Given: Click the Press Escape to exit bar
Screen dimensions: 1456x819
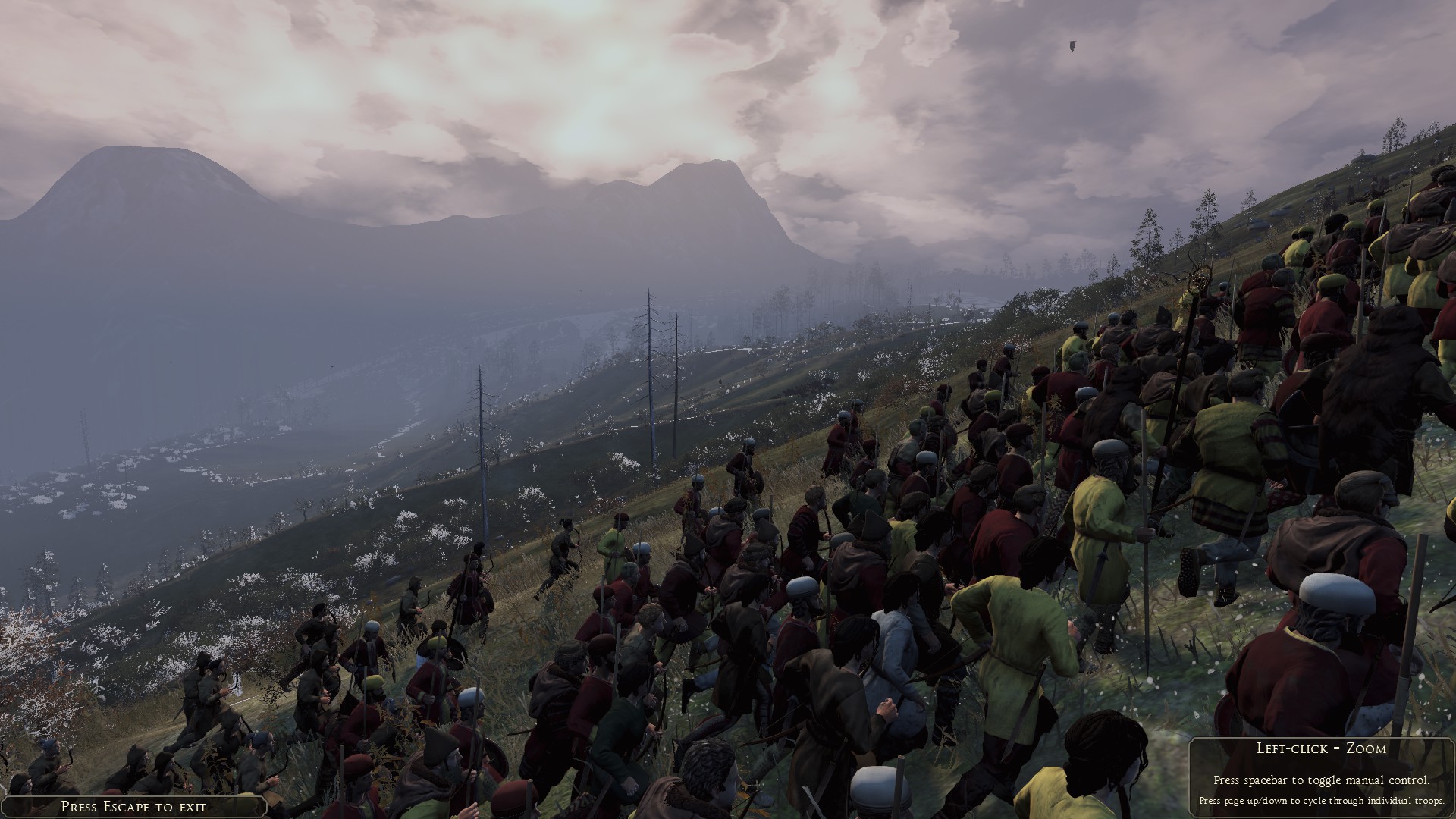Looking at the screenshot, I should tap(133, 807).
